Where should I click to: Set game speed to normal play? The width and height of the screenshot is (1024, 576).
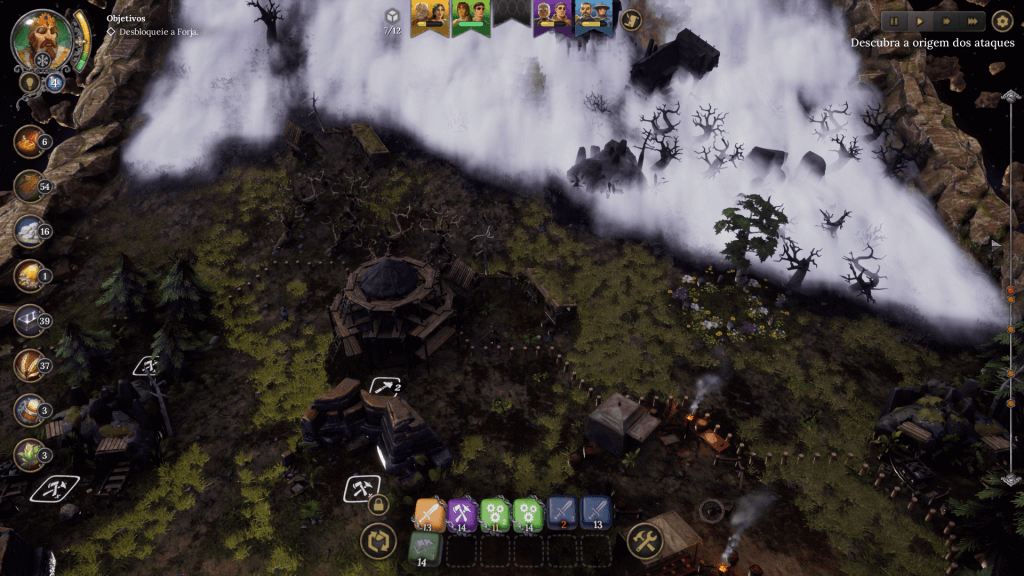point(920,21)
